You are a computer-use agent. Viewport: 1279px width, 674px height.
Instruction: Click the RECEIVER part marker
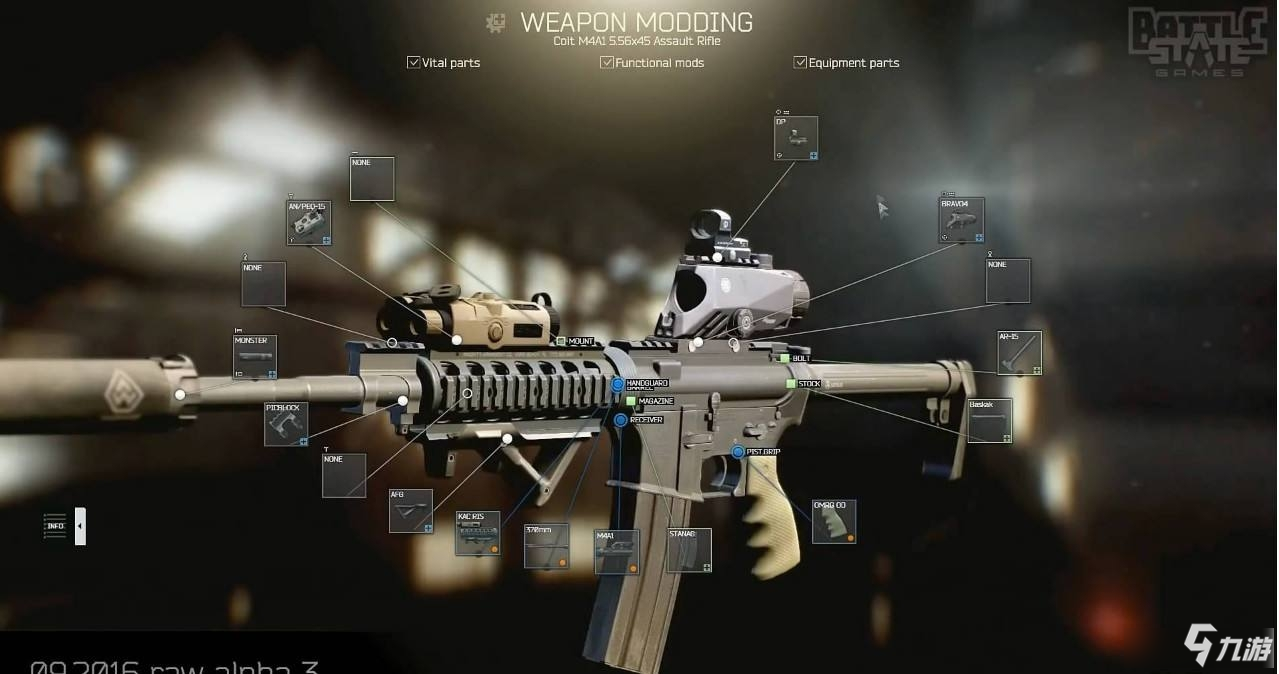(621, 420)
